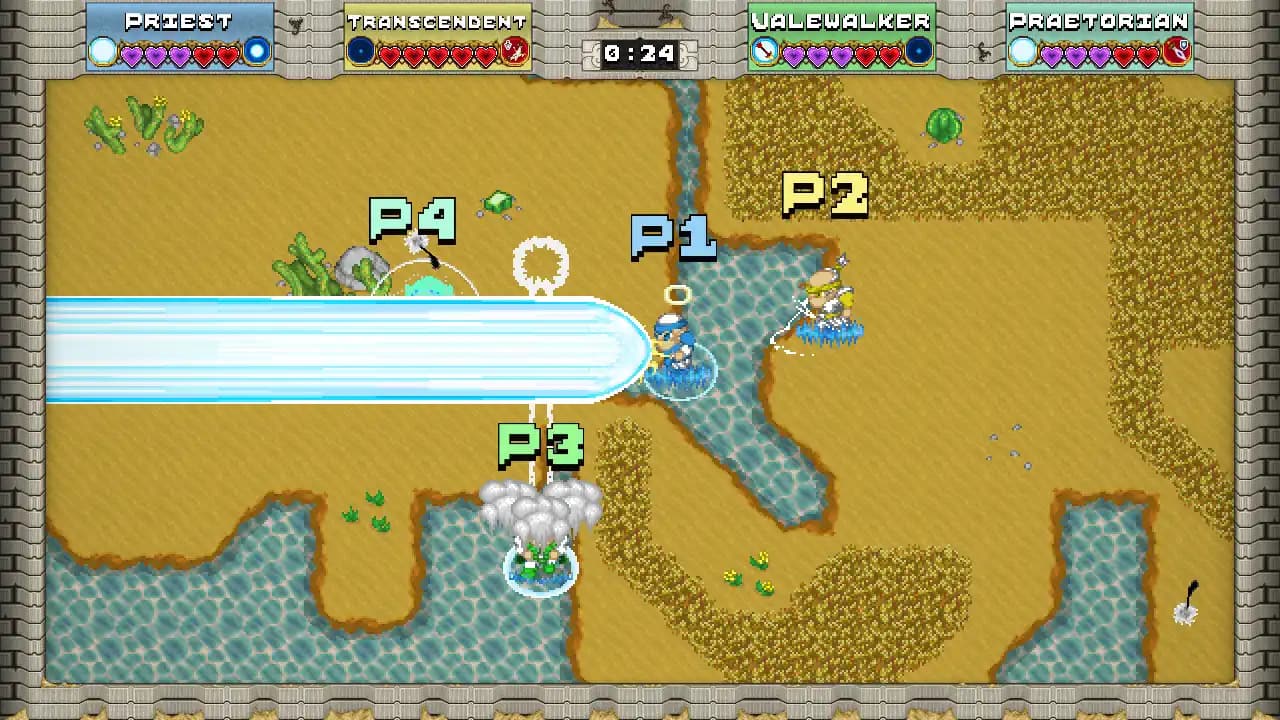This screenshot has height=720, width=1280.
Task: Click the 0:24 match timer
Action: pos(640,54)
